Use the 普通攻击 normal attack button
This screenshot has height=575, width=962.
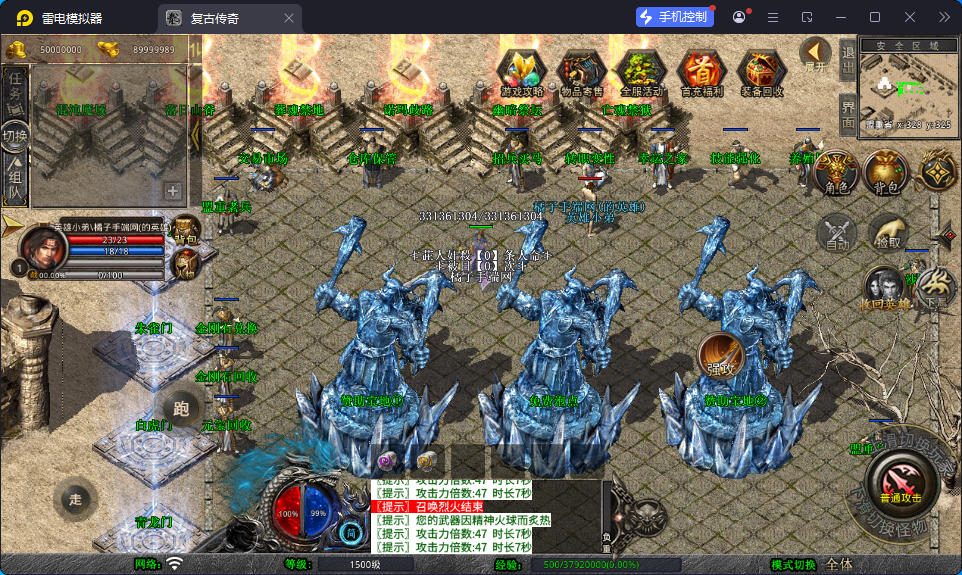(902, 482)
